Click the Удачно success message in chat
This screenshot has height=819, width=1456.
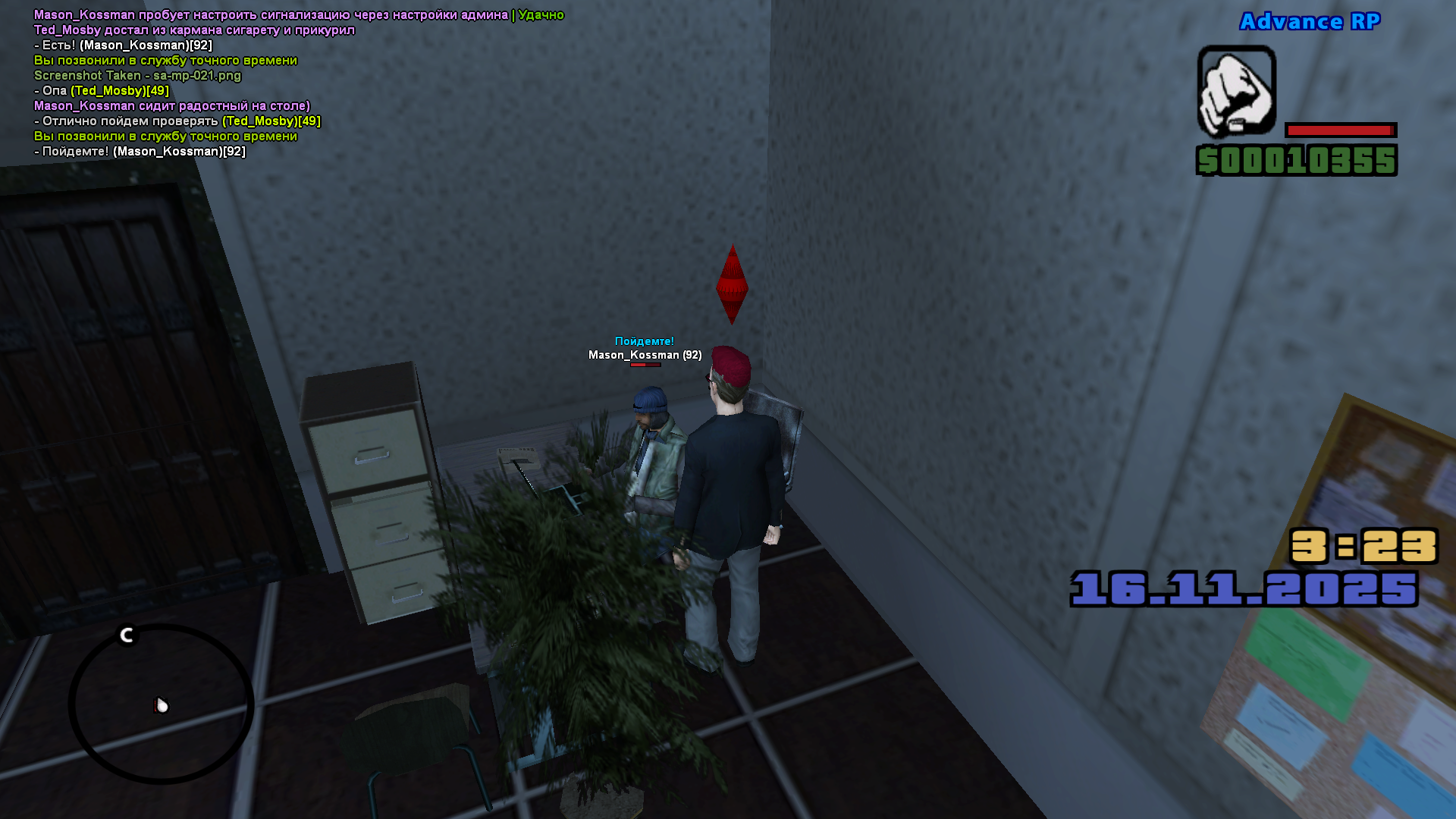pos(540,13)
